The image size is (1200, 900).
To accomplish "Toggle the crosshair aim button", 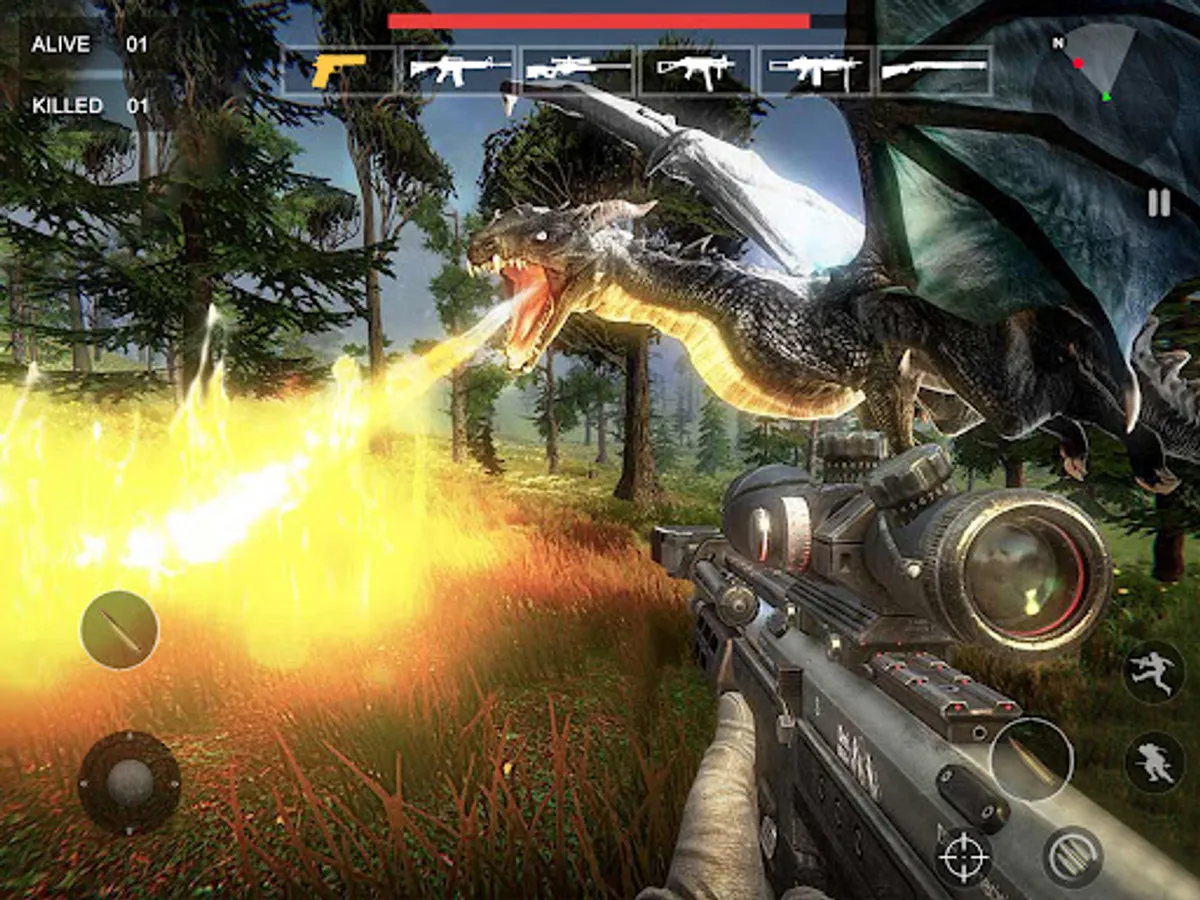I will [x=964, y=857].
